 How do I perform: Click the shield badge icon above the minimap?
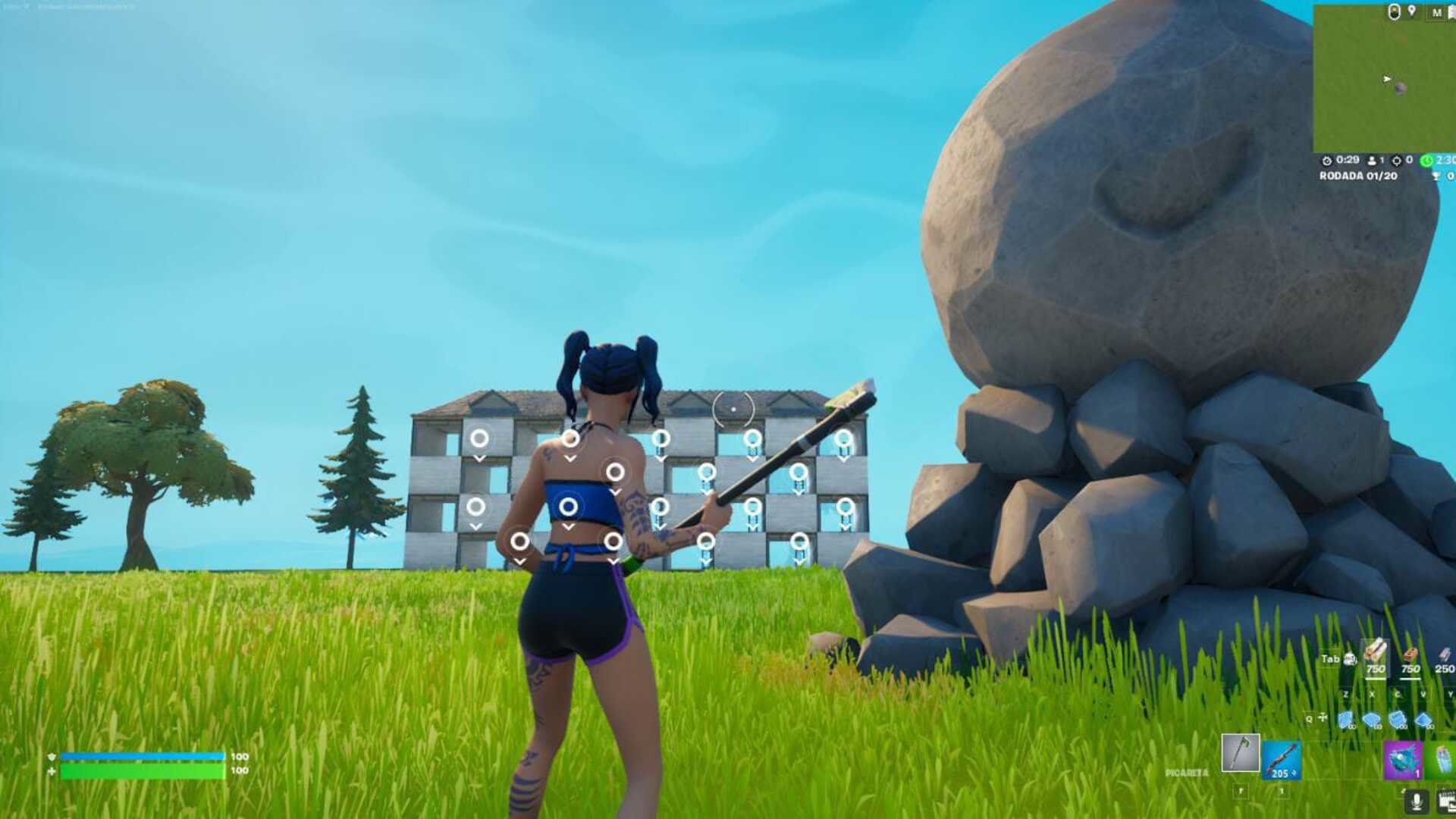point(1394,12)
